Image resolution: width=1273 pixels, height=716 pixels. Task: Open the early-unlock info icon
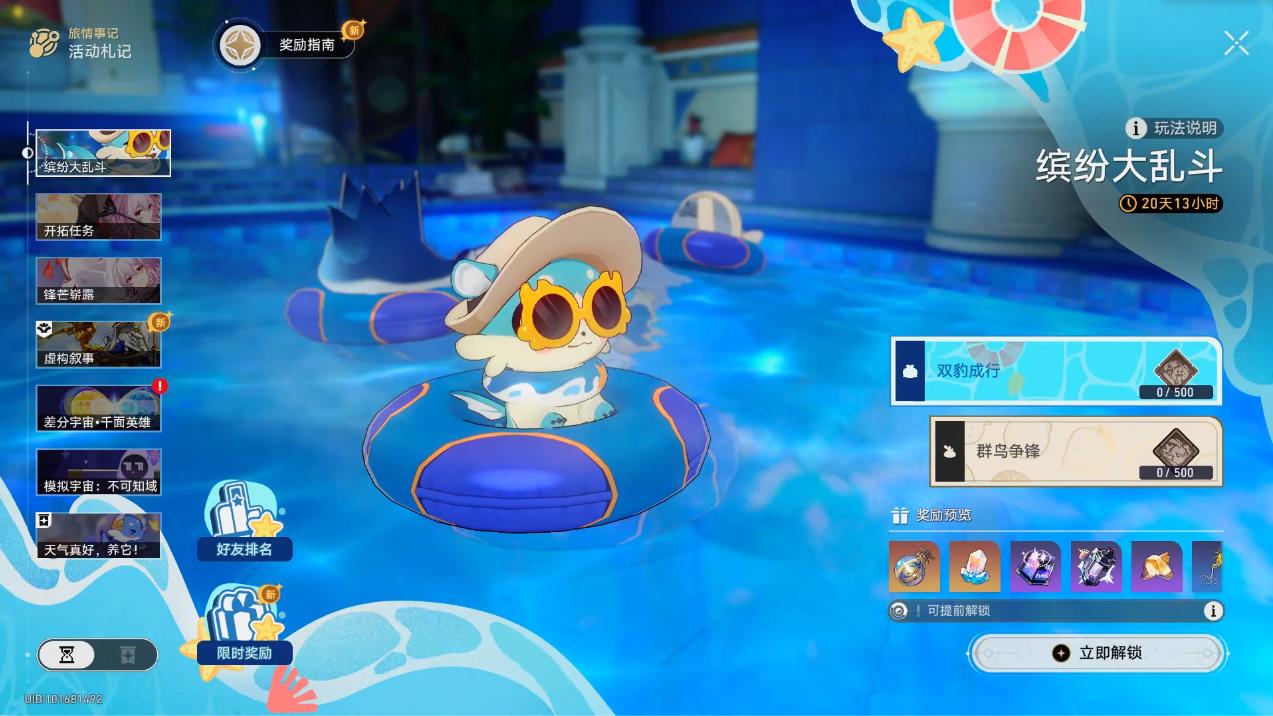coord(1213,611)
